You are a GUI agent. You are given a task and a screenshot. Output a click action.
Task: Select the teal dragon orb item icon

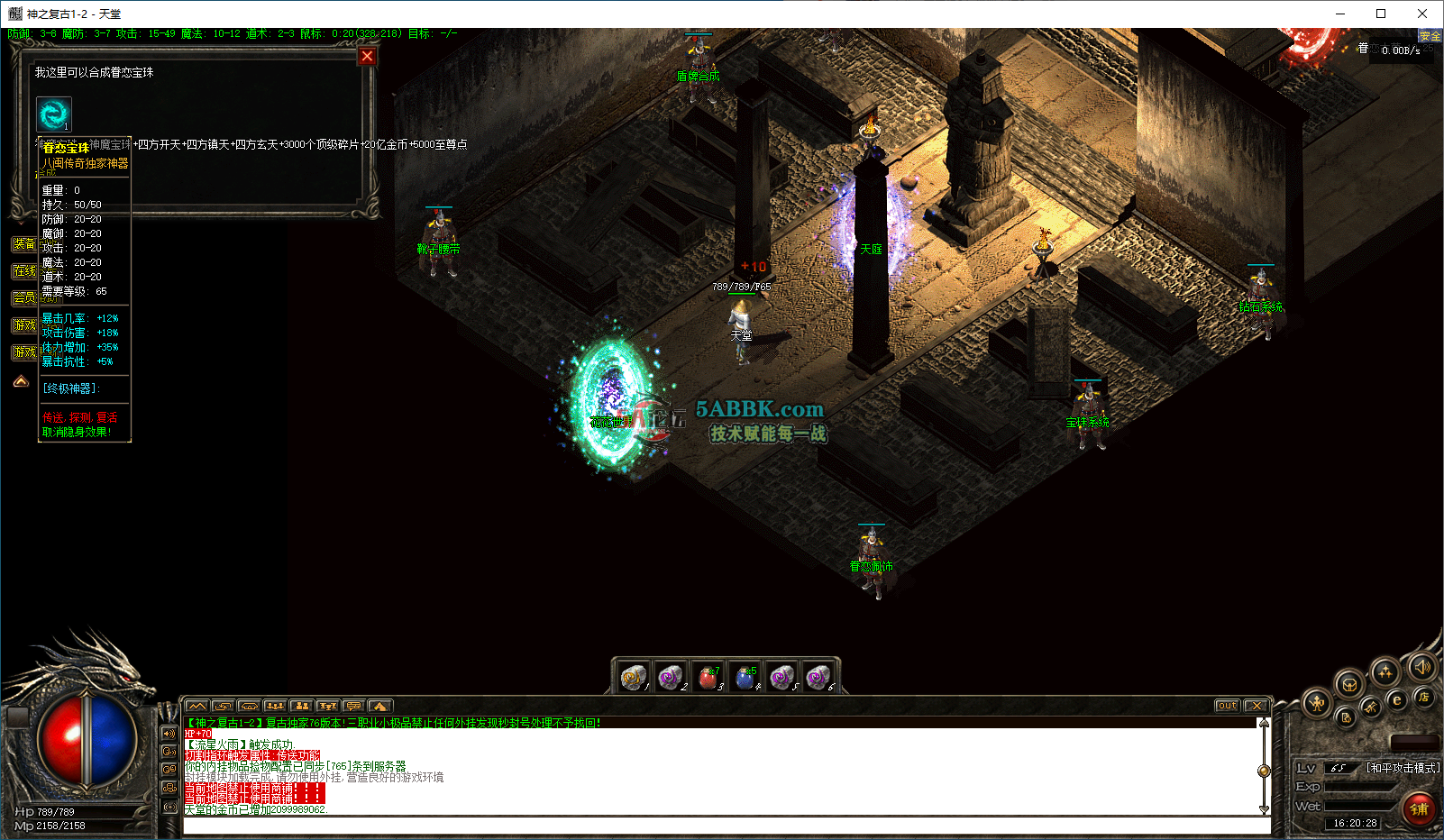53,114
